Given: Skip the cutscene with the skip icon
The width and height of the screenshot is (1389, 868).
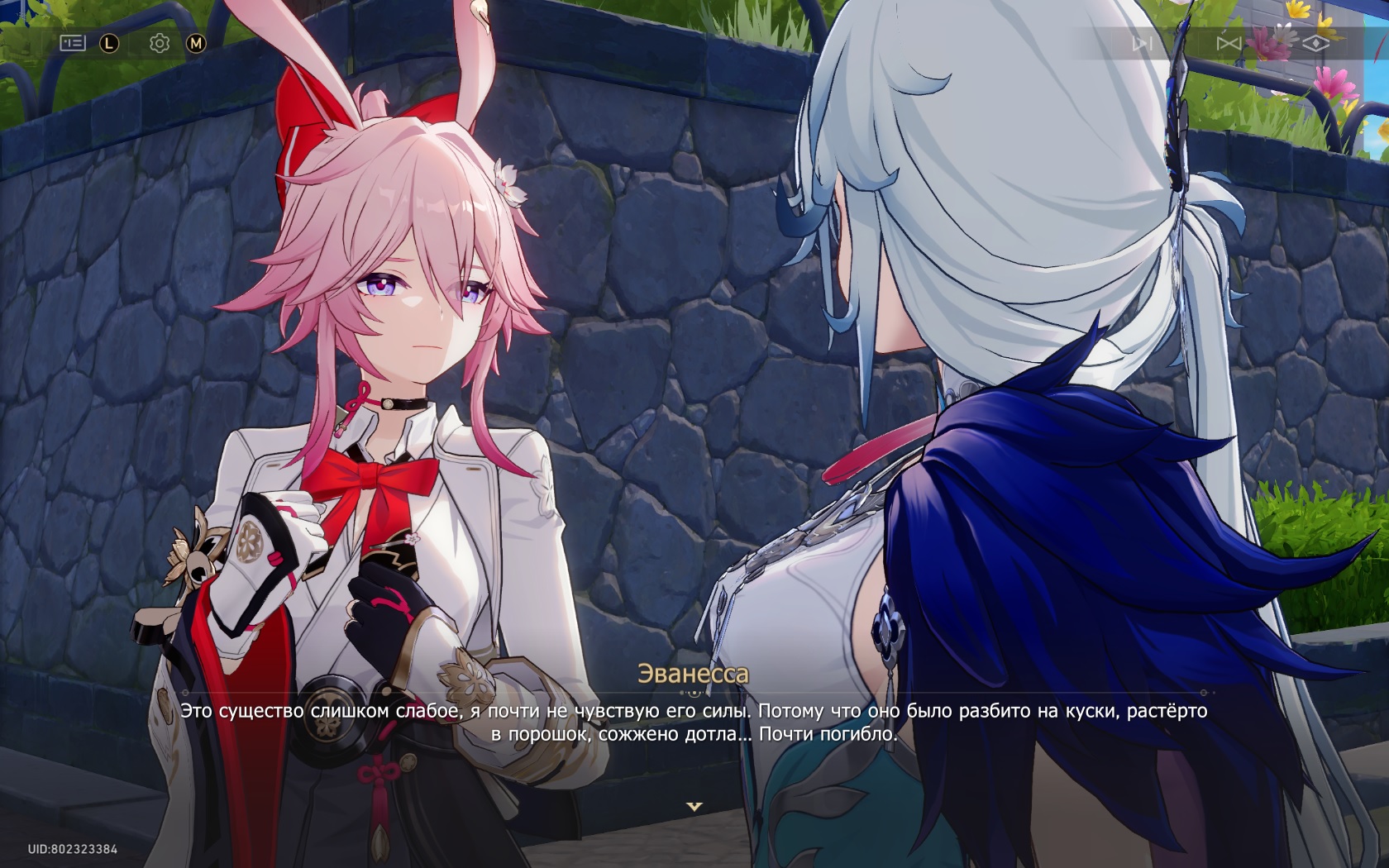Looking at the screenshot, I should point(1142,43).
